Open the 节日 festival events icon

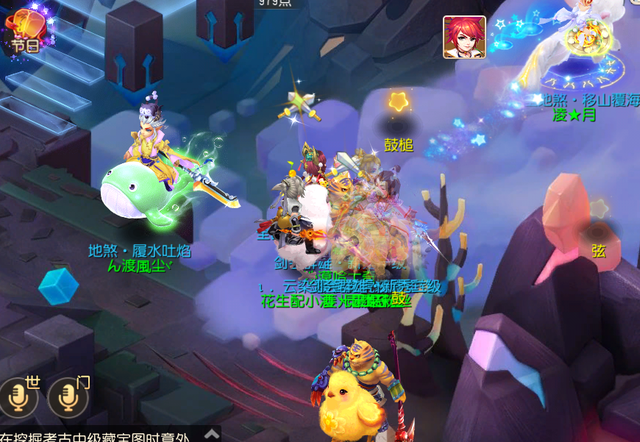(24, 27)
